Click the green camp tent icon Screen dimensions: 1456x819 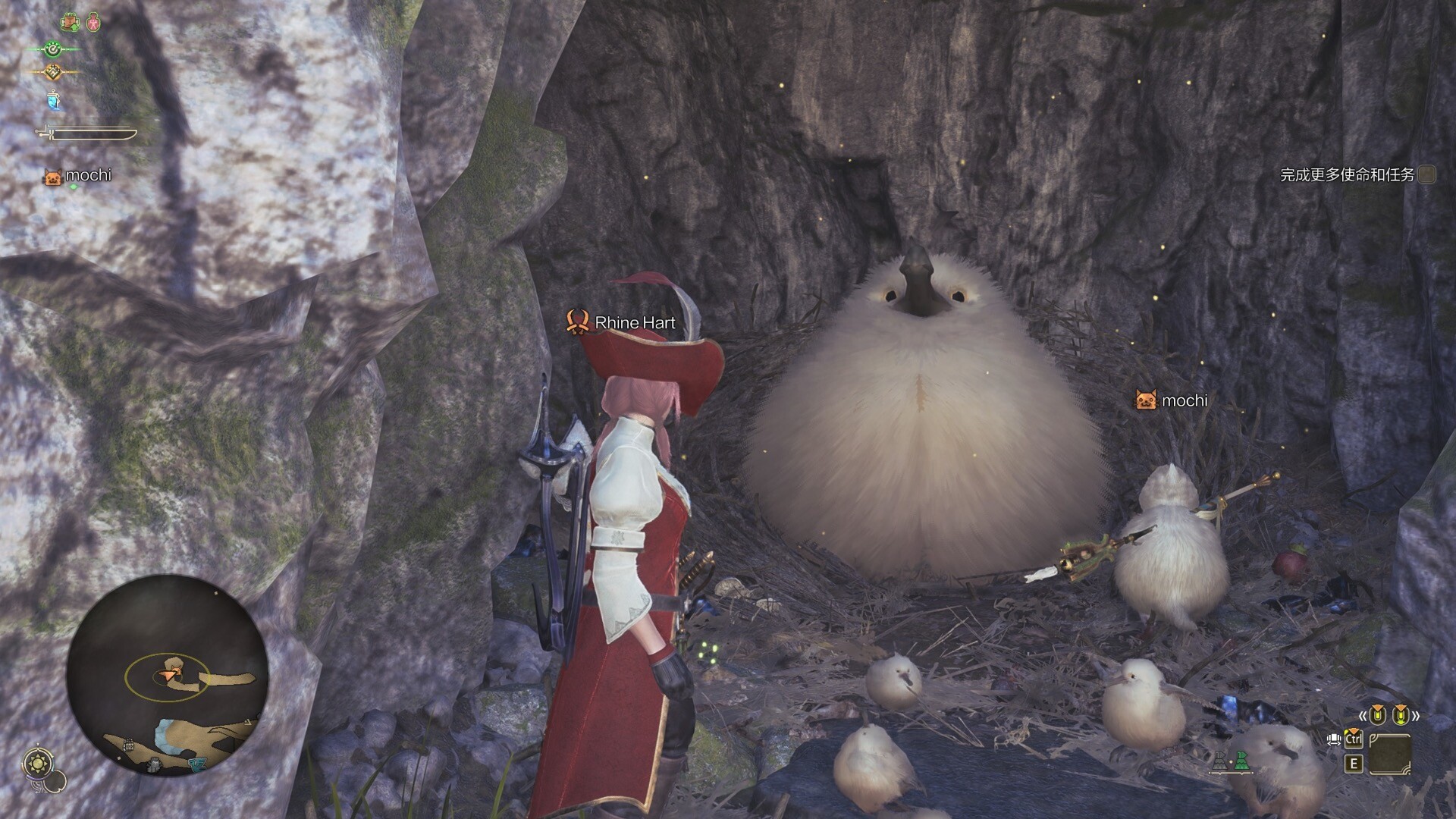[1241, 761]
